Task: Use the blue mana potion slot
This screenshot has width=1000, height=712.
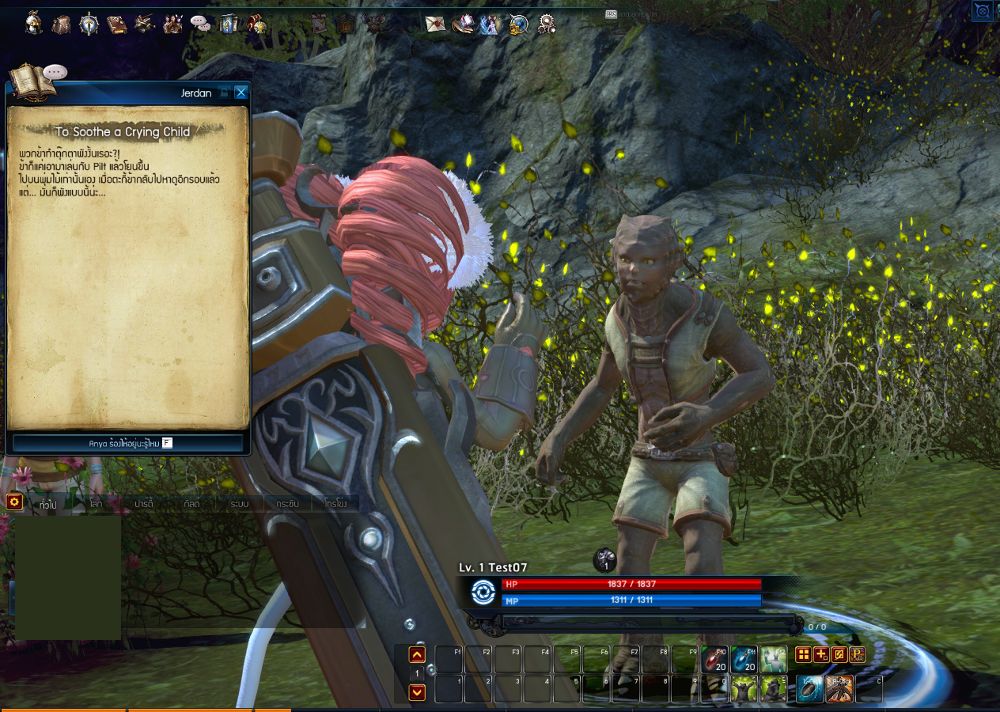Action: [742, 659]
